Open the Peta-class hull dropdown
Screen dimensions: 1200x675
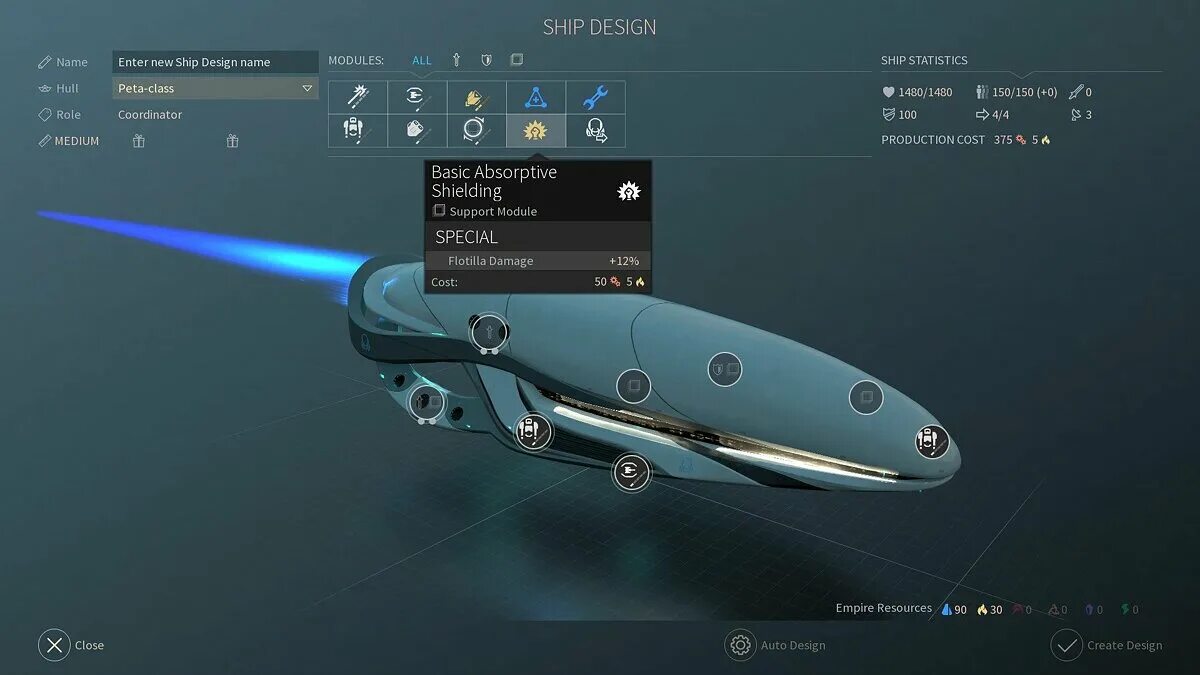pos(214,88)
